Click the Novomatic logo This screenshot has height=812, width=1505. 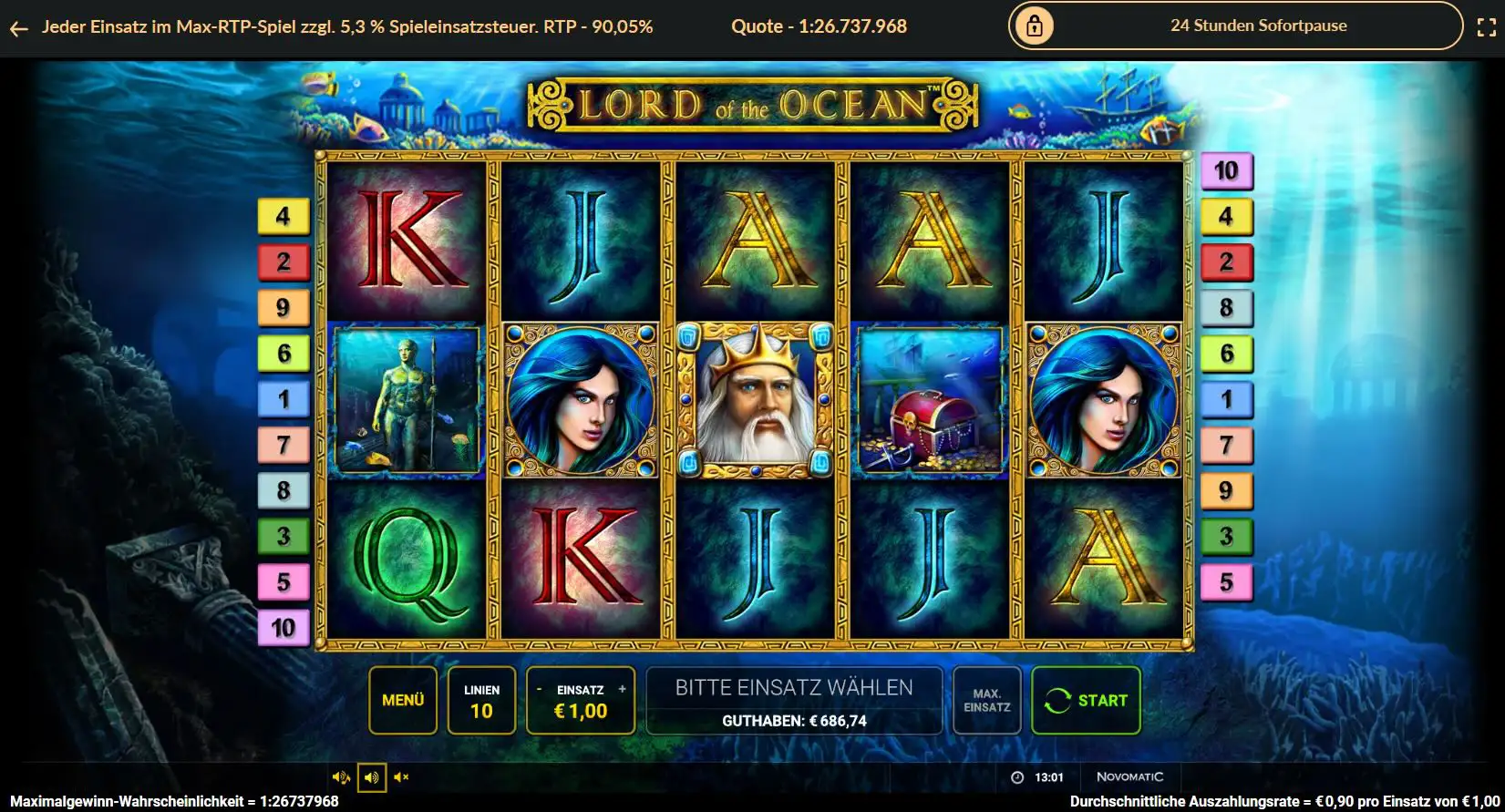(x=1129, y=777)
